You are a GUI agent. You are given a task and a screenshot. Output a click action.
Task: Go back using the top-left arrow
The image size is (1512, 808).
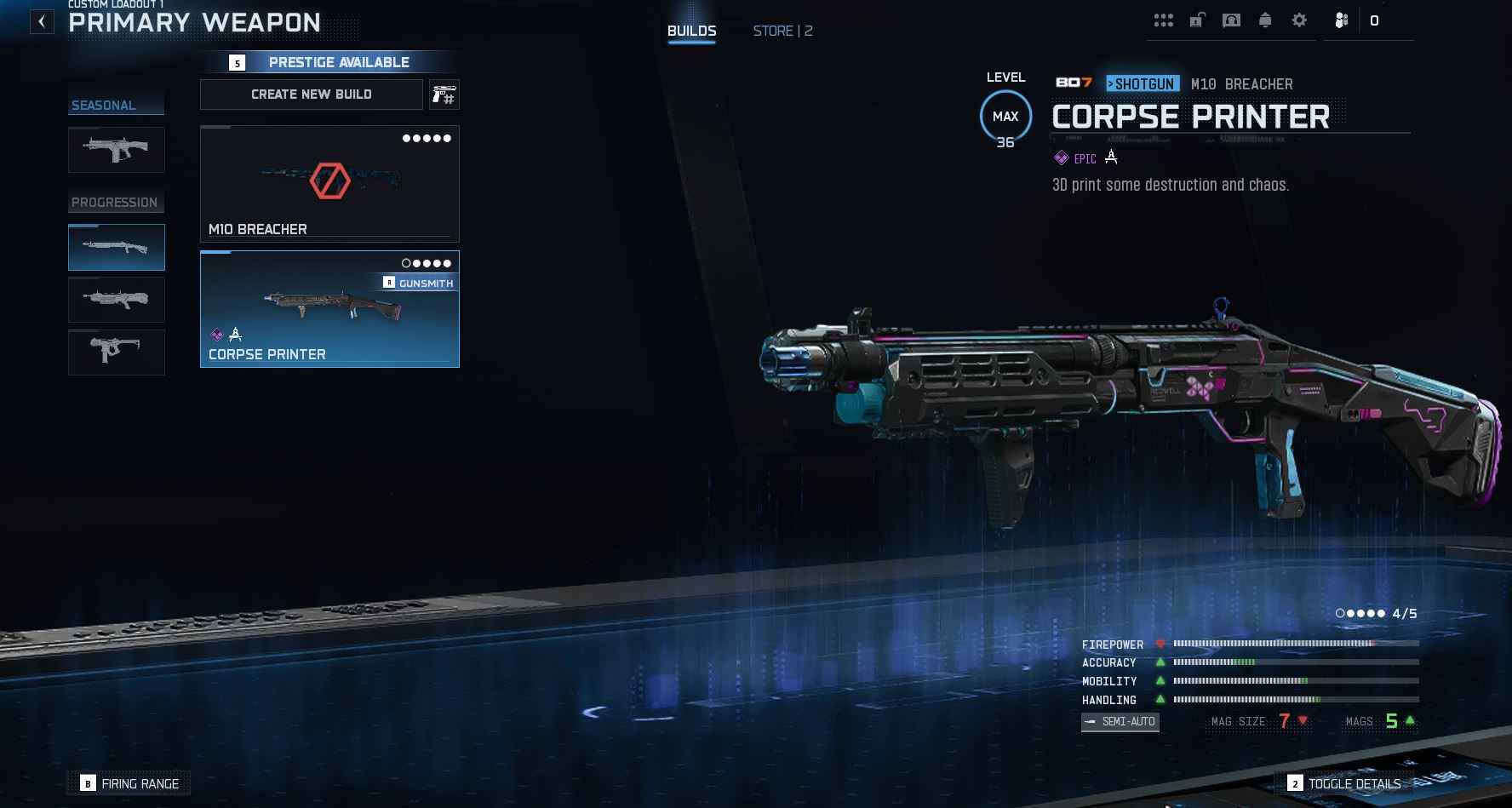[42, 22]
